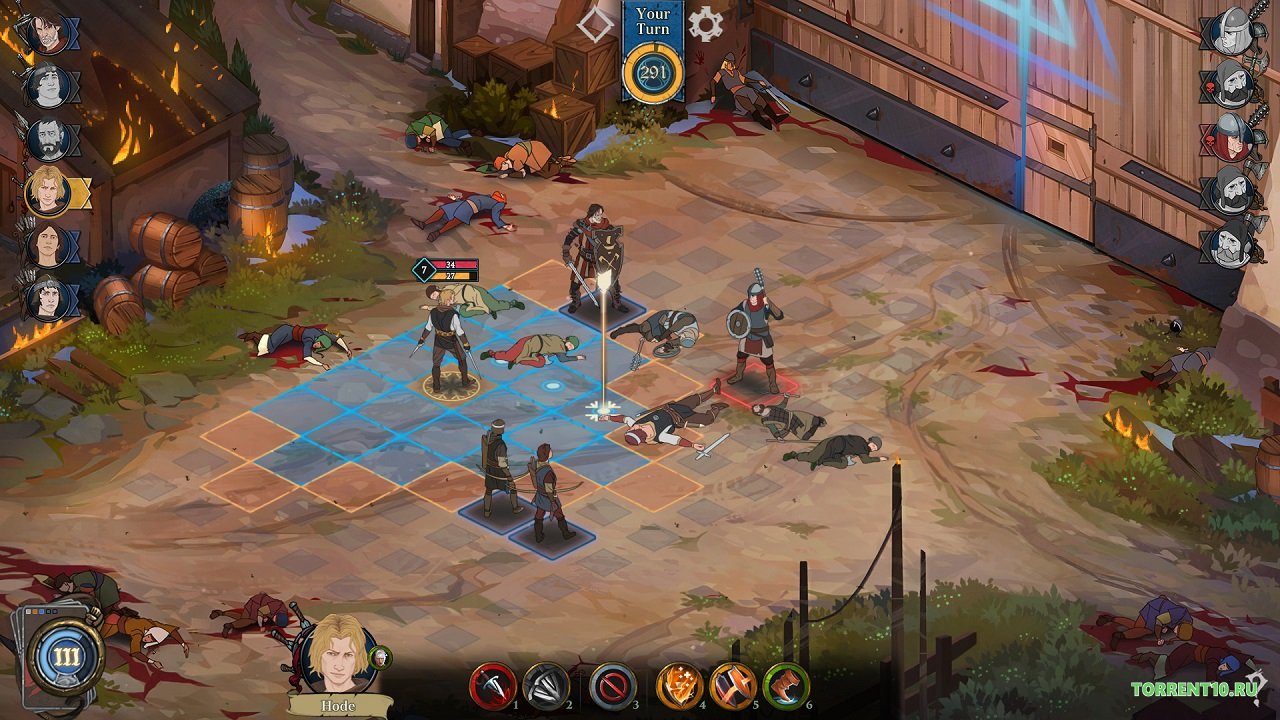This screenshot has width=1280, height=720.
Task: Select the red-coated brown-haired hero portrait
Action: click(x=46, y=32)
